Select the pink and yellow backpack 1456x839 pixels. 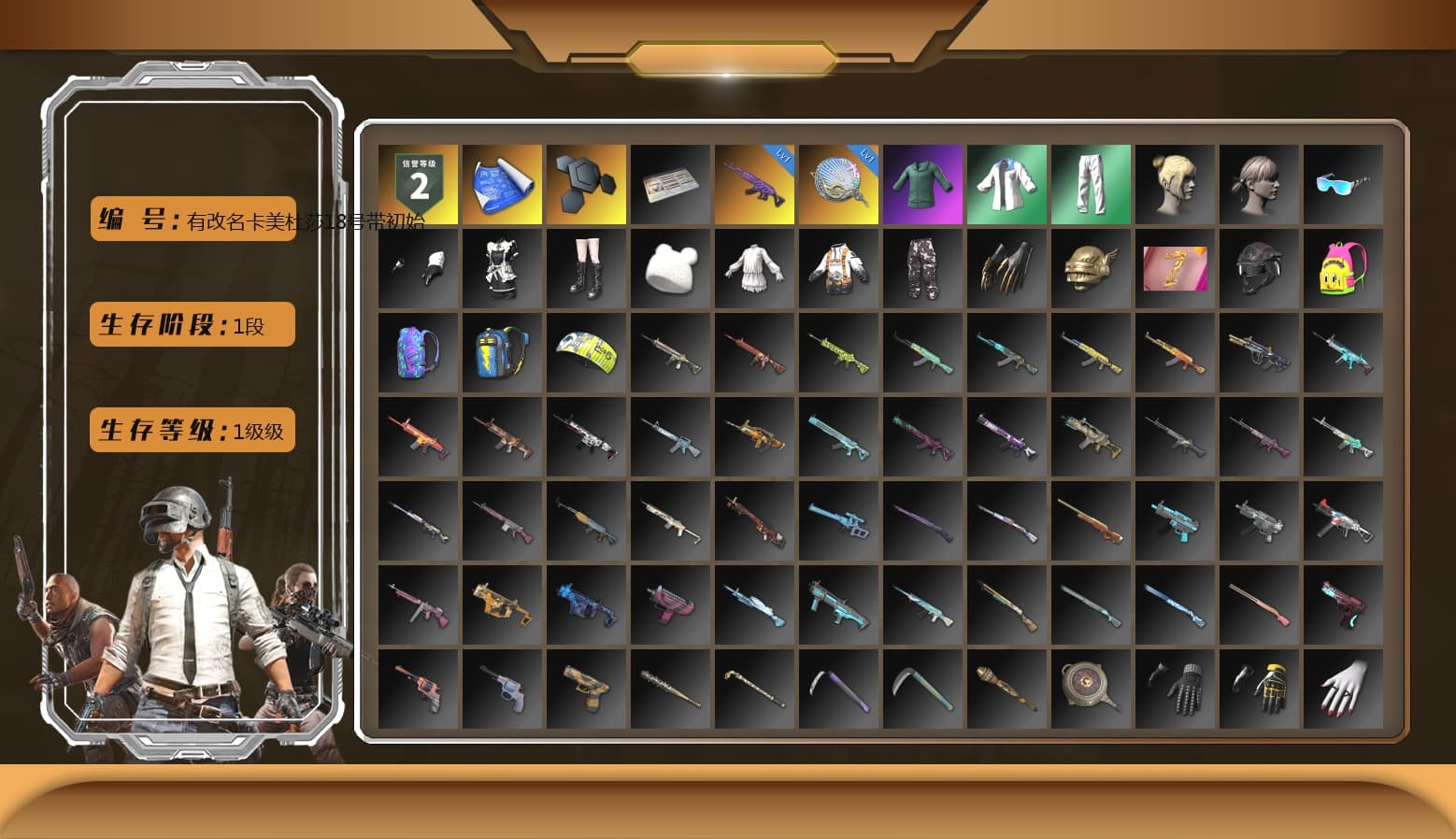(x=1343, y=269)
